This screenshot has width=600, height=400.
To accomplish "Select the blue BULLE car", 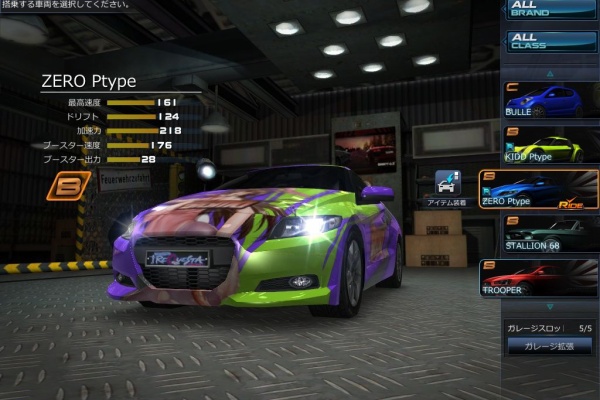I will [540, 101].
